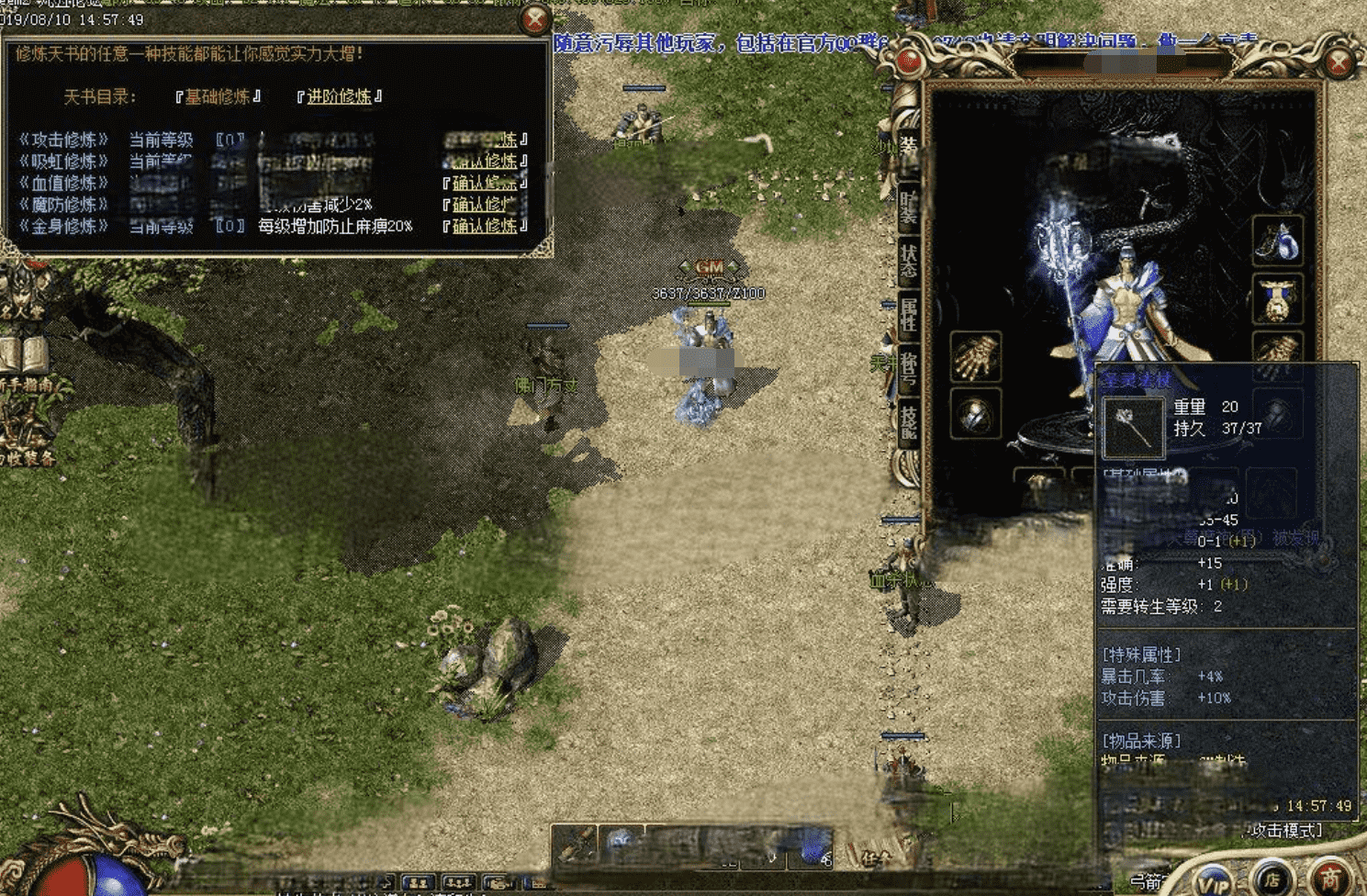Switch to the 属性 tab

pos(908,314)
